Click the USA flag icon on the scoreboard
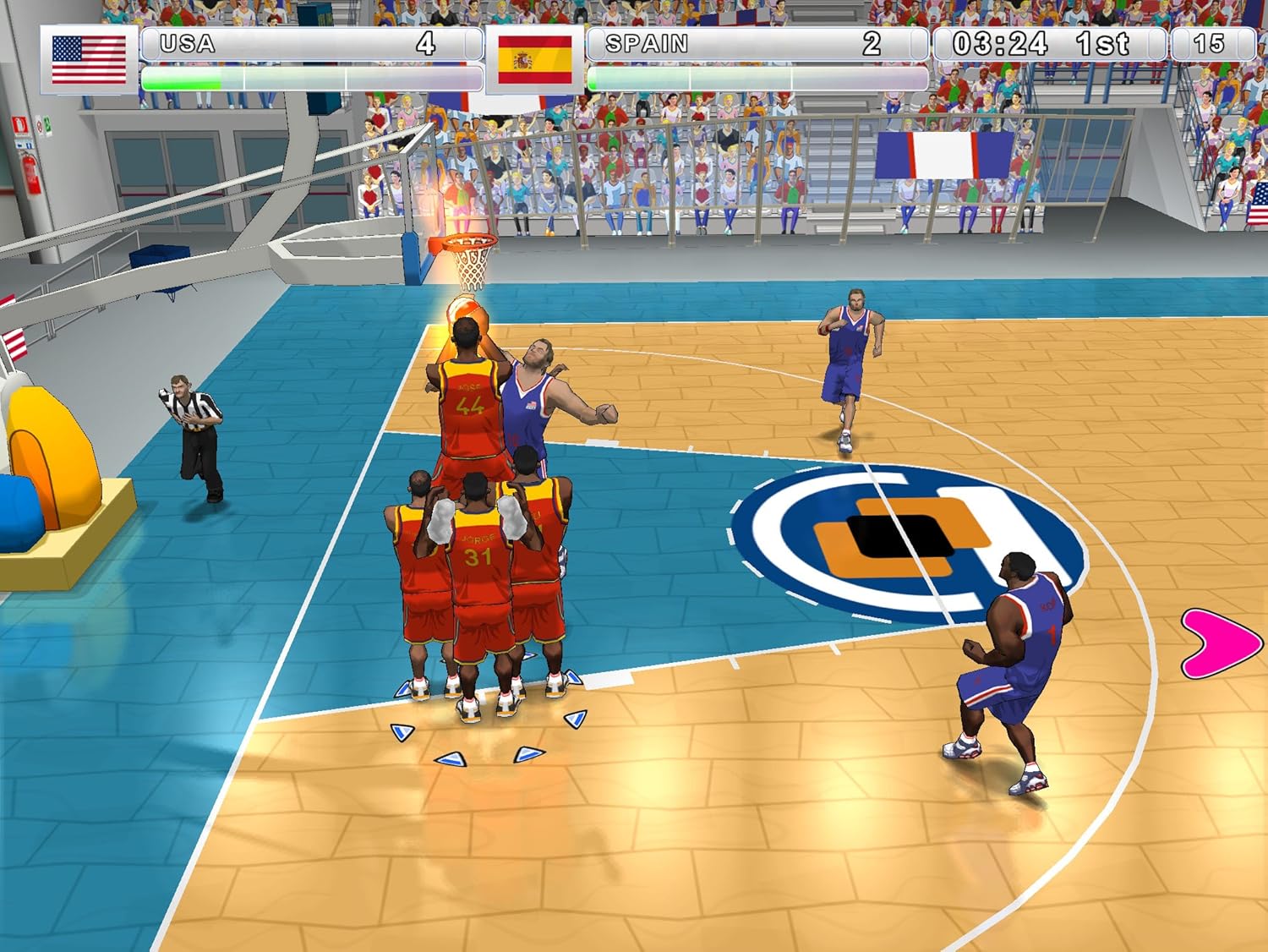Image resolution: width=1268 pixels, height=952 pixels. (x=89, y=59)
